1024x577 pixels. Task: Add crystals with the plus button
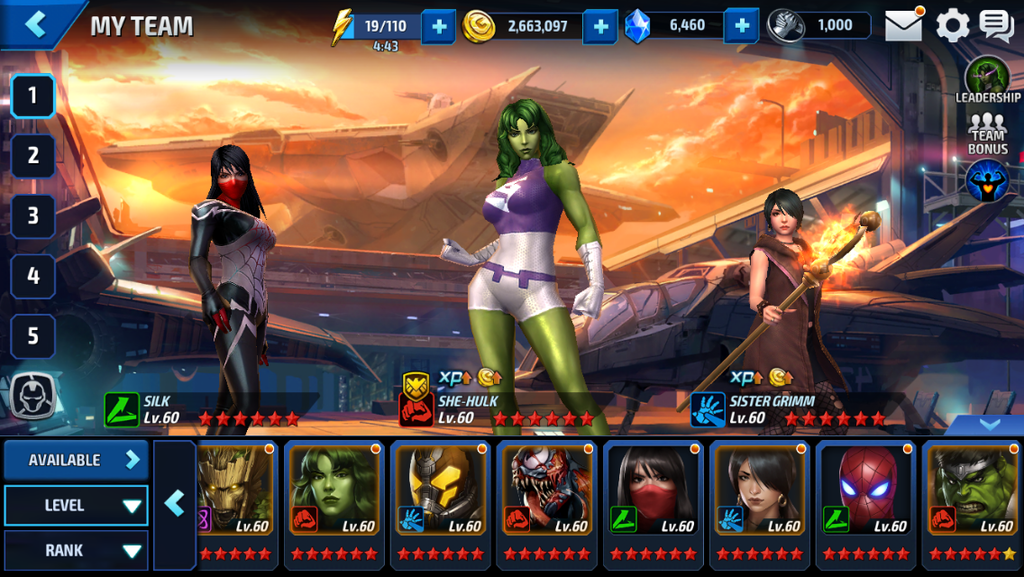741,26
